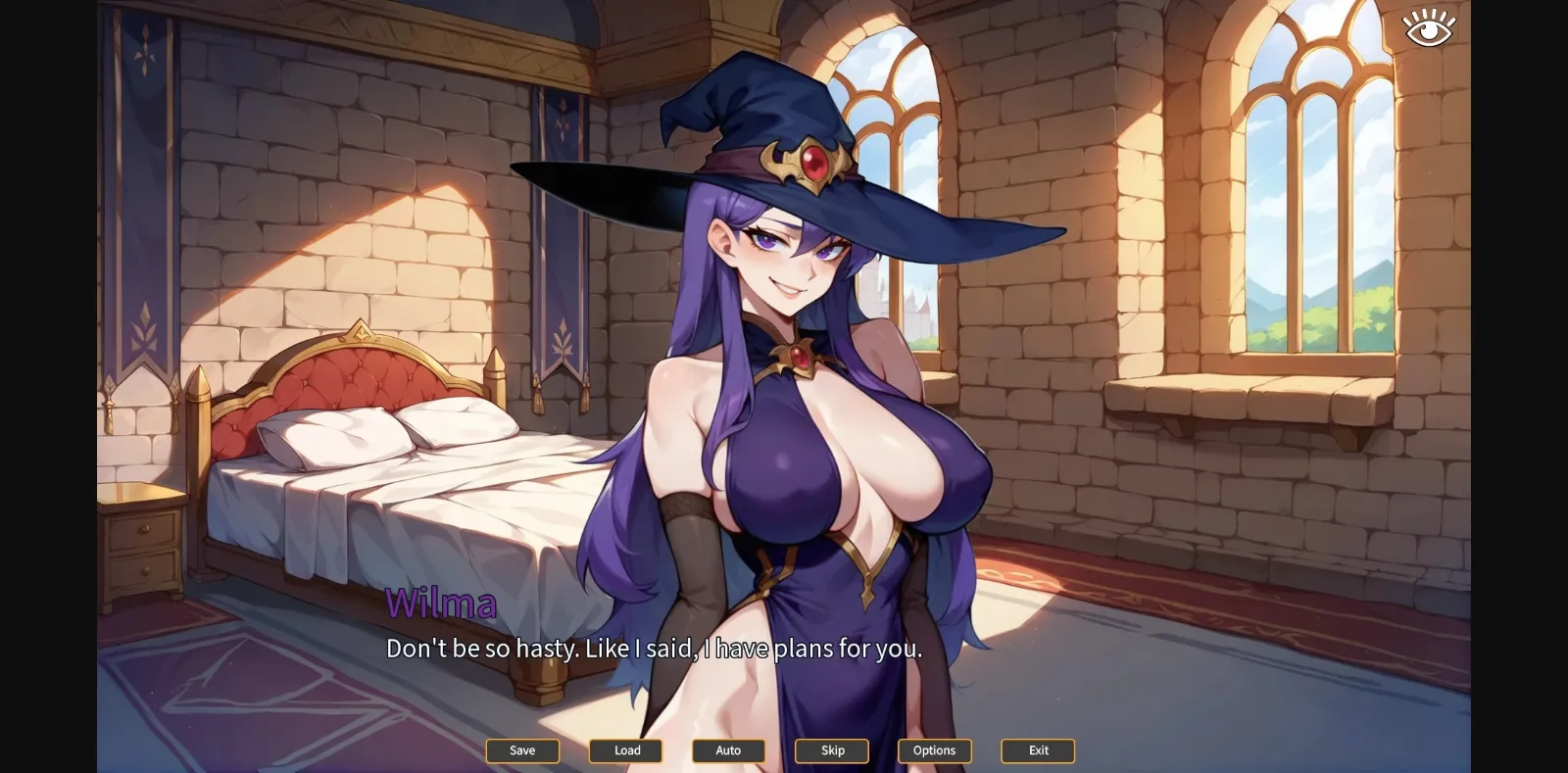Select the speaker name Wilma
The width and height of the screenshot is (1568, 773).
click(443, 603)
